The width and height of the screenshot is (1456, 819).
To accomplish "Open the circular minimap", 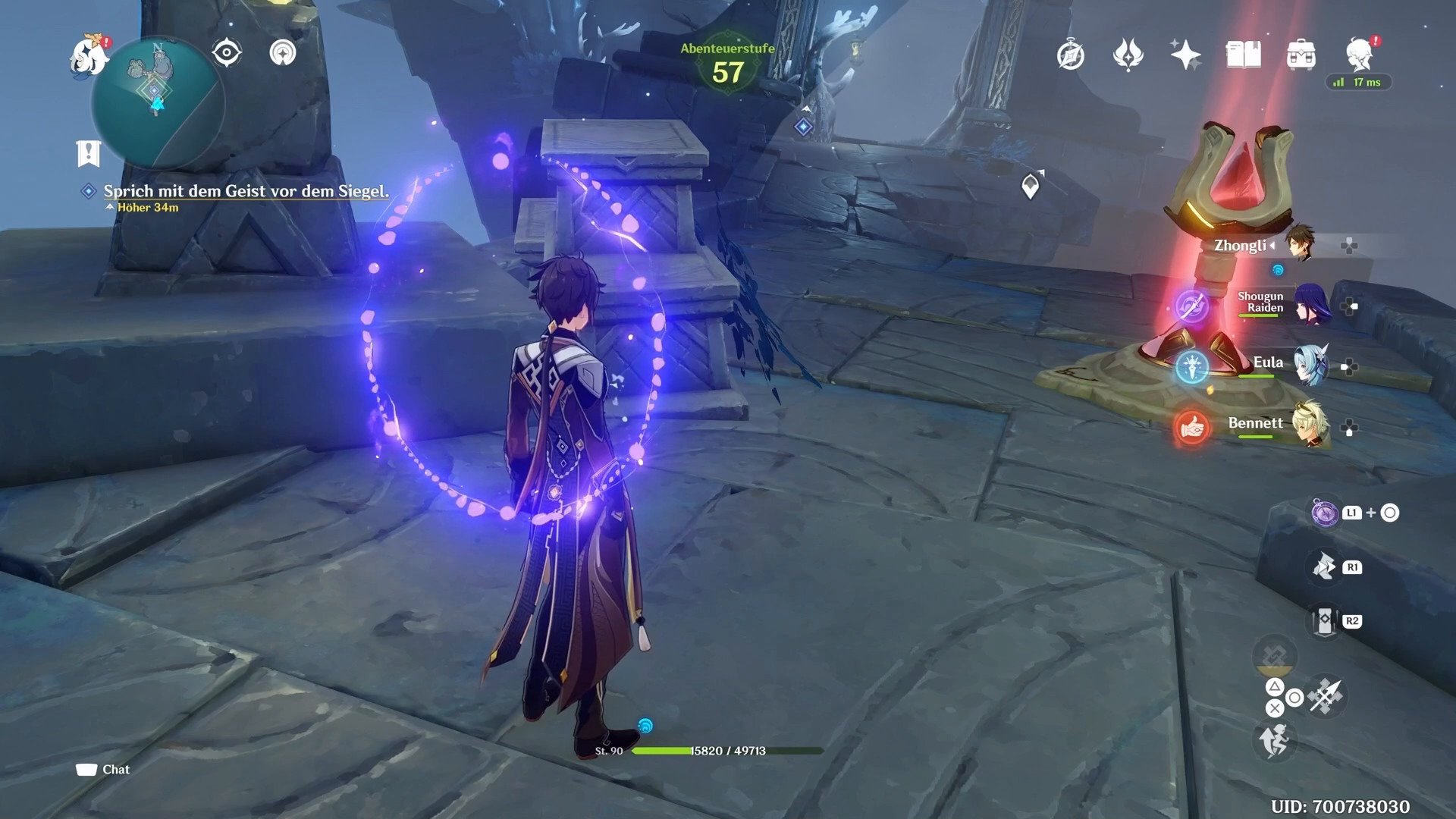I will pos(158,102).
